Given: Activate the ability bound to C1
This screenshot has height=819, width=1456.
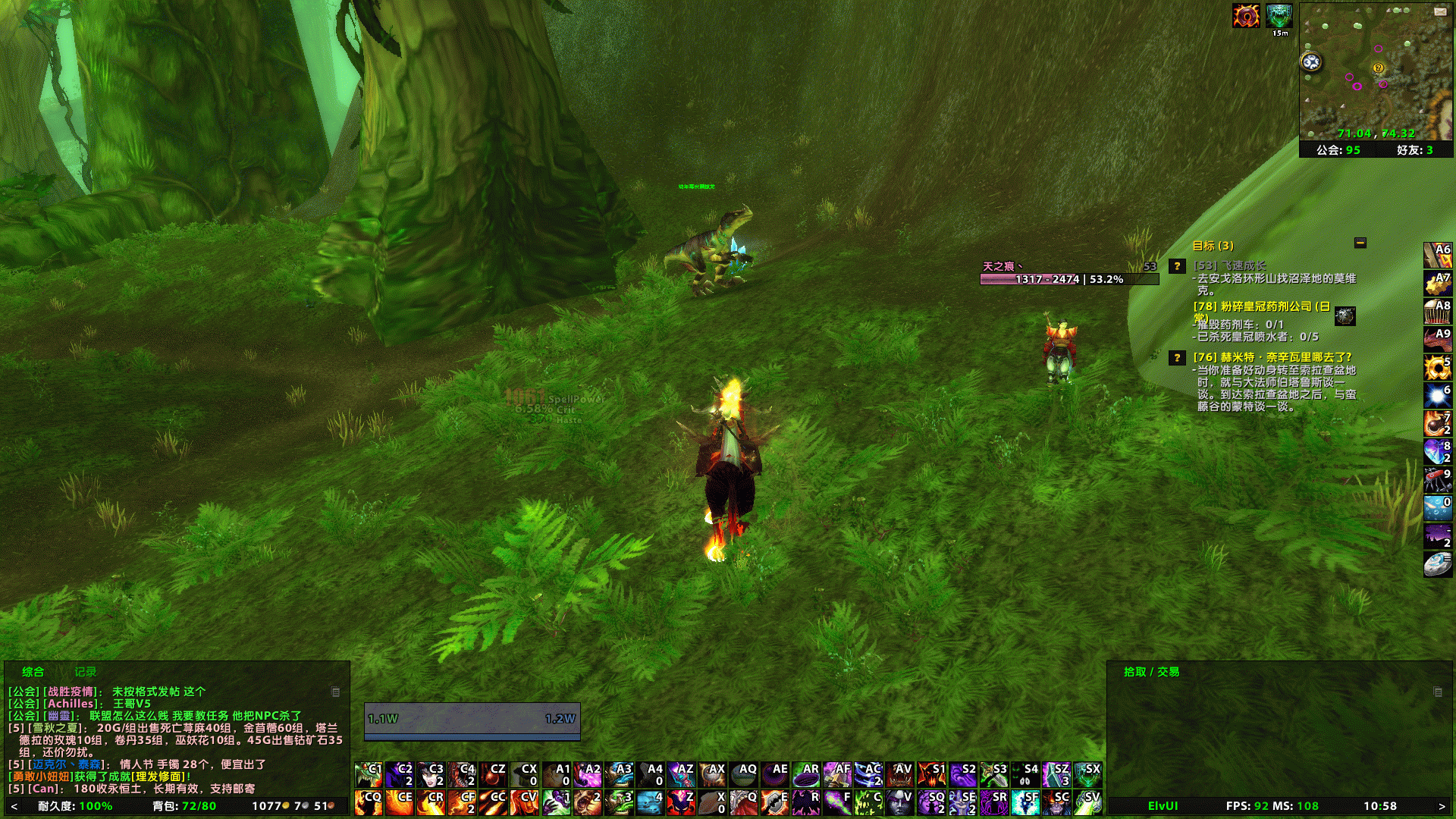Looking at the screenshot, I should (x=369, y=775).
